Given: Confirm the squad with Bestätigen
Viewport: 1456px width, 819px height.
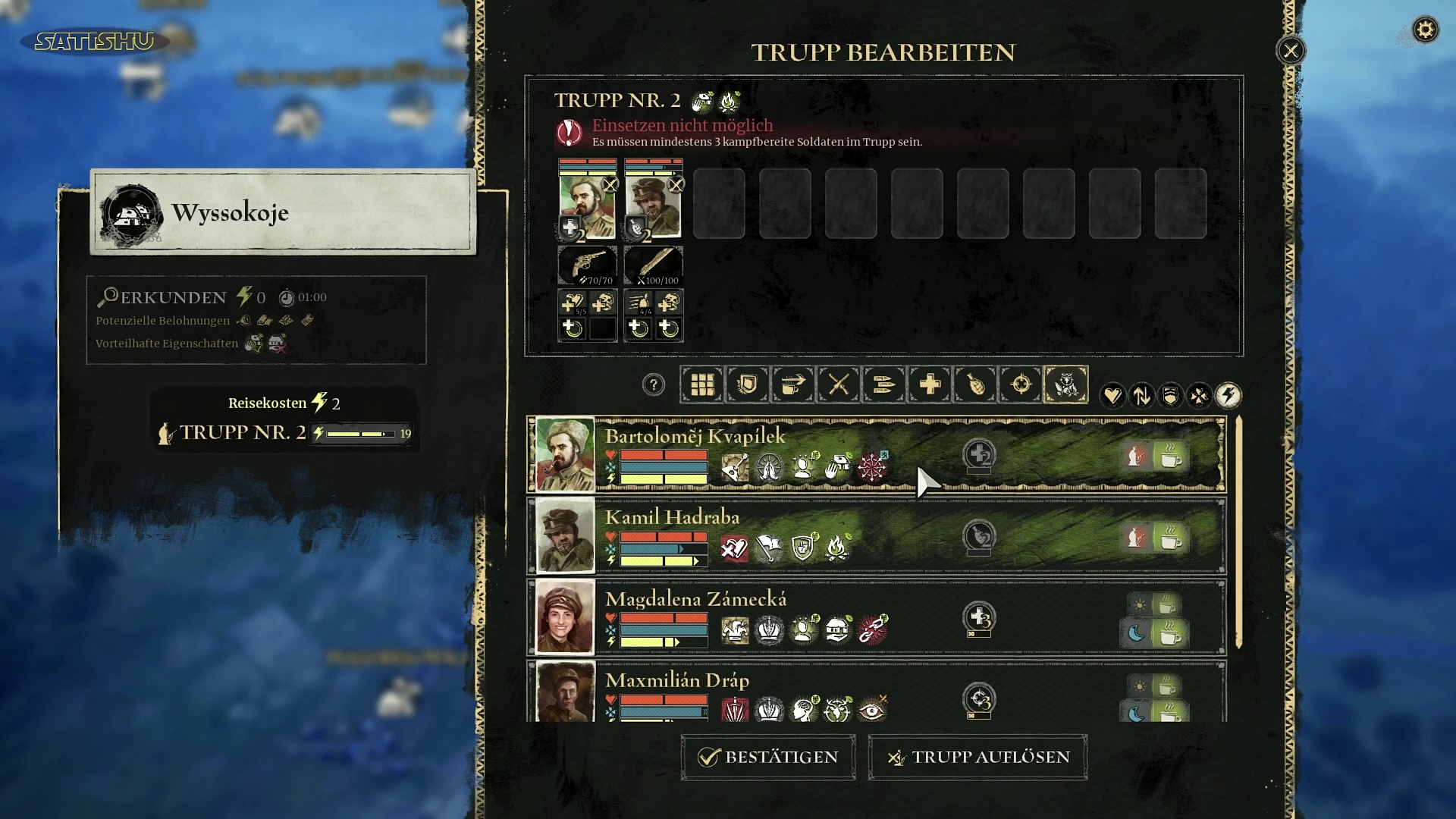Looking at the screenshot, I should [768, 757].
